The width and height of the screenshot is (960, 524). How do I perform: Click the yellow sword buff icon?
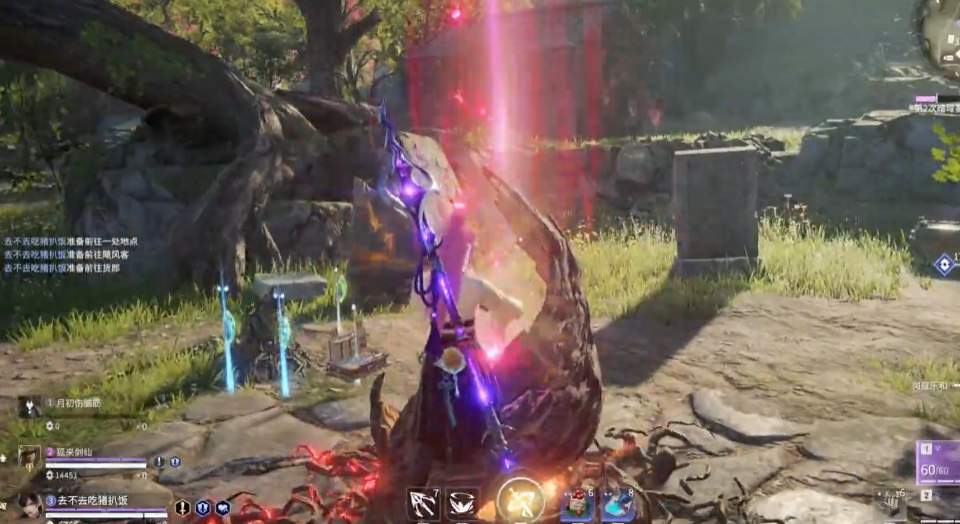pyautogui.click(x=183, y=508)
